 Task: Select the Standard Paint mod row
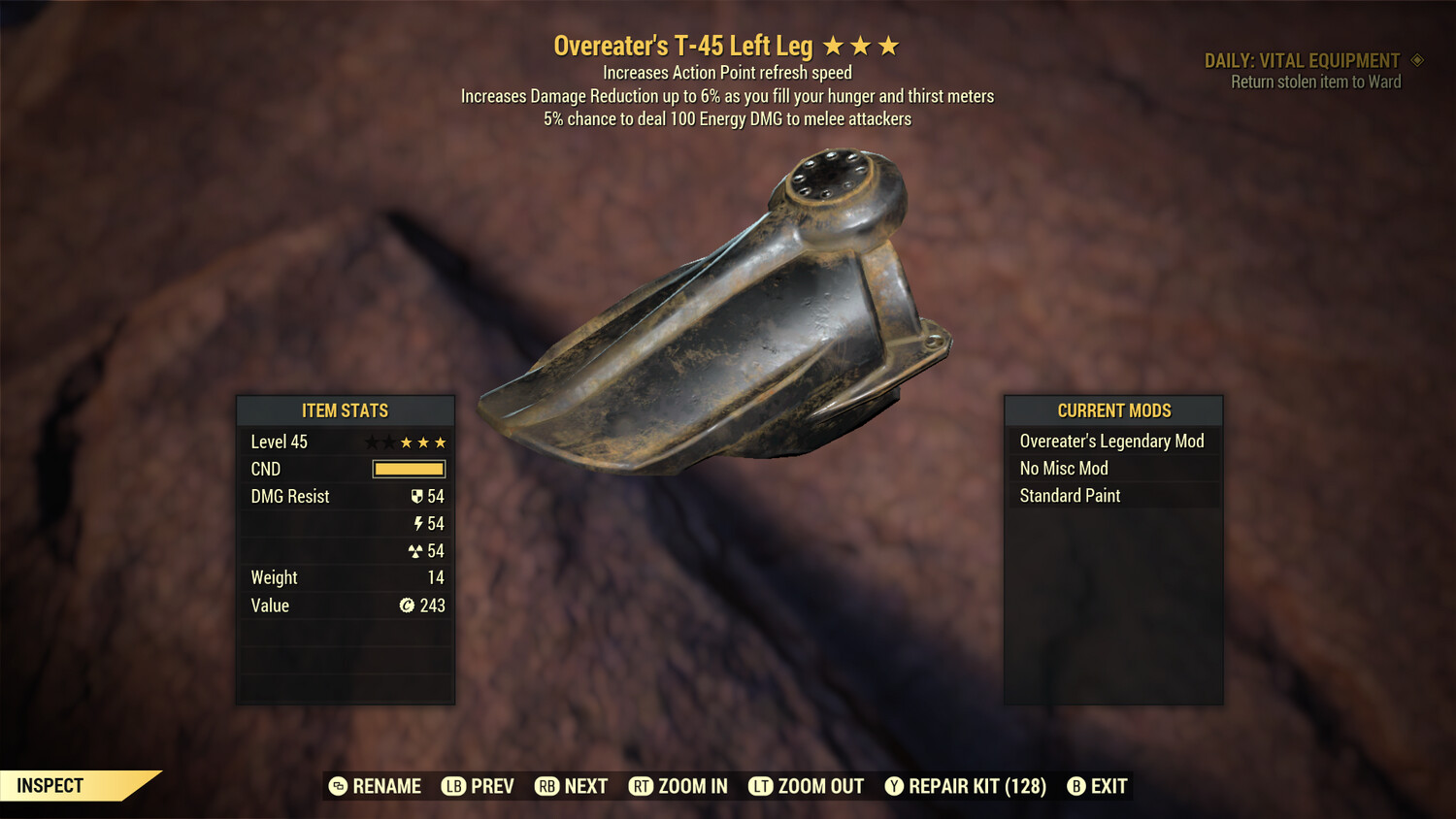pyautogui.click(x=1112, y=496)
